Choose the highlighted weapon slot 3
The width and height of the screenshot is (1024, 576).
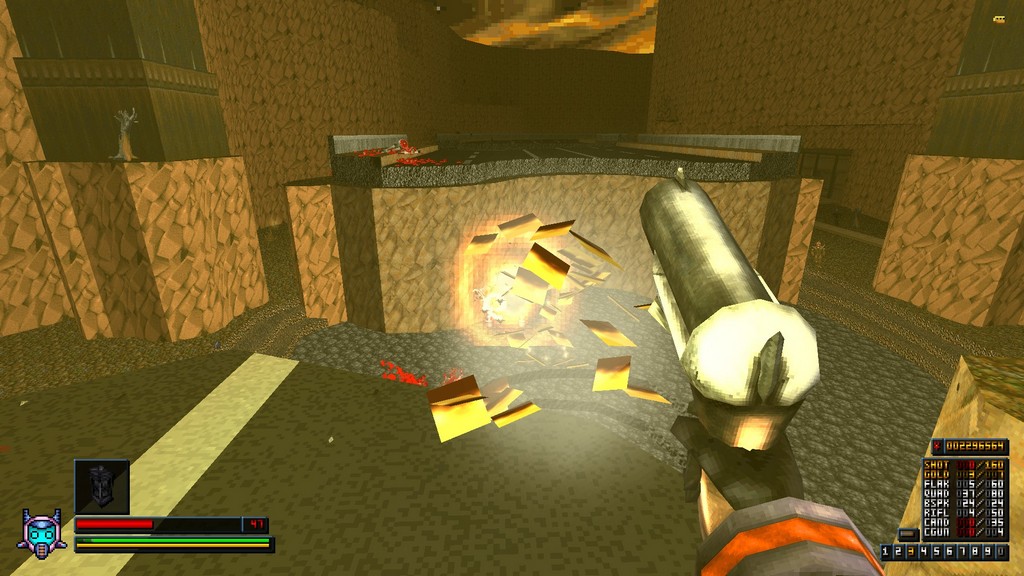[x=912, y=552]
